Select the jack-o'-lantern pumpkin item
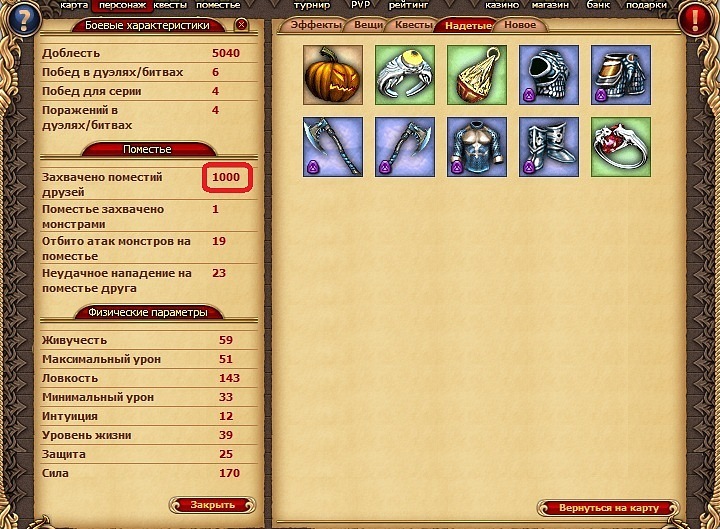This screenshot has width=720, height=529. pyautogui.click(x=327, y=70)
